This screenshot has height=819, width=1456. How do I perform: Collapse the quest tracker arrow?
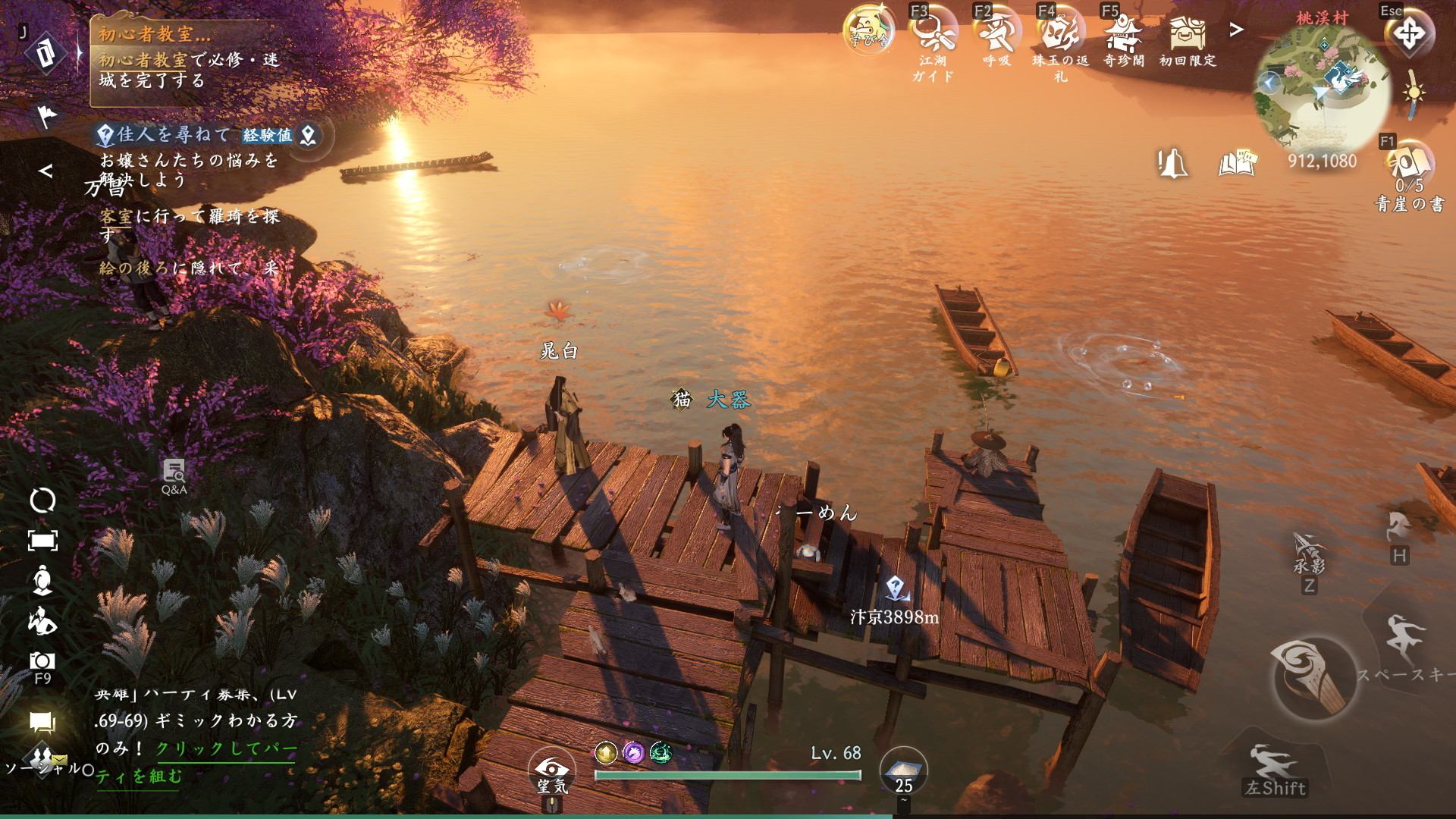tap(45, 171)
